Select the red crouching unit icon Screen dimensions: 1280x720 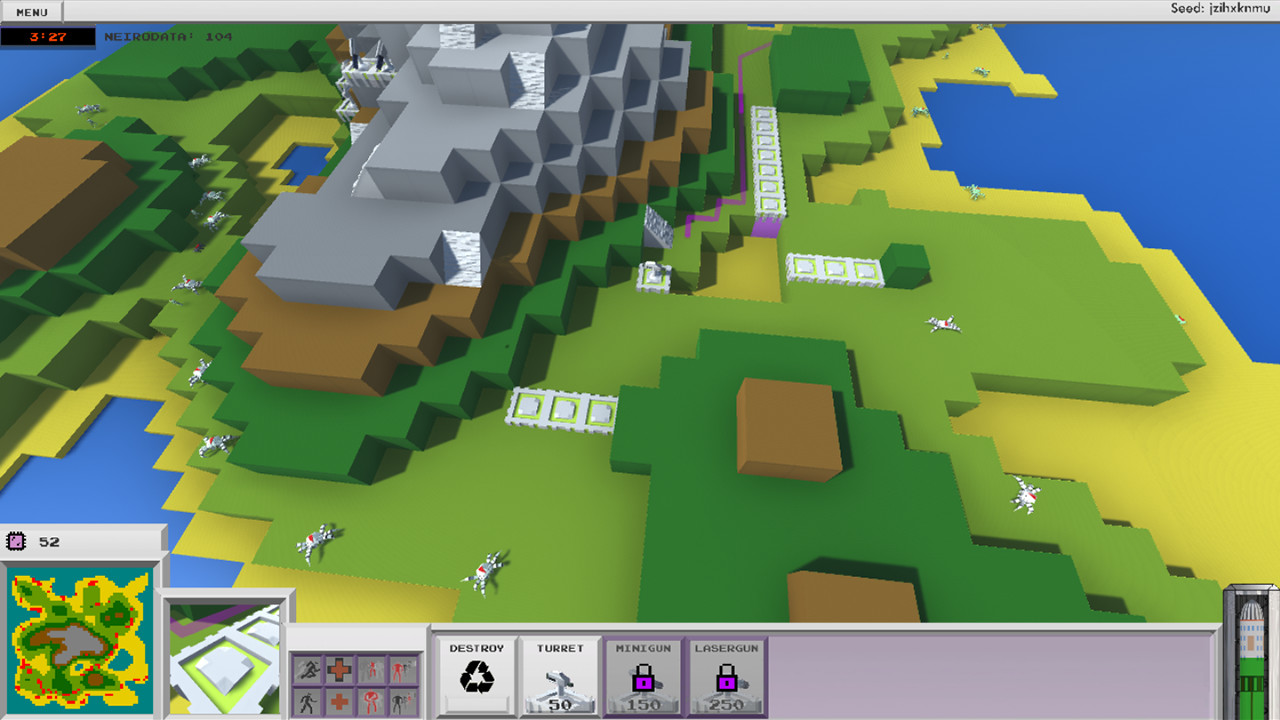pyautogui.click(x=371, y=701)
